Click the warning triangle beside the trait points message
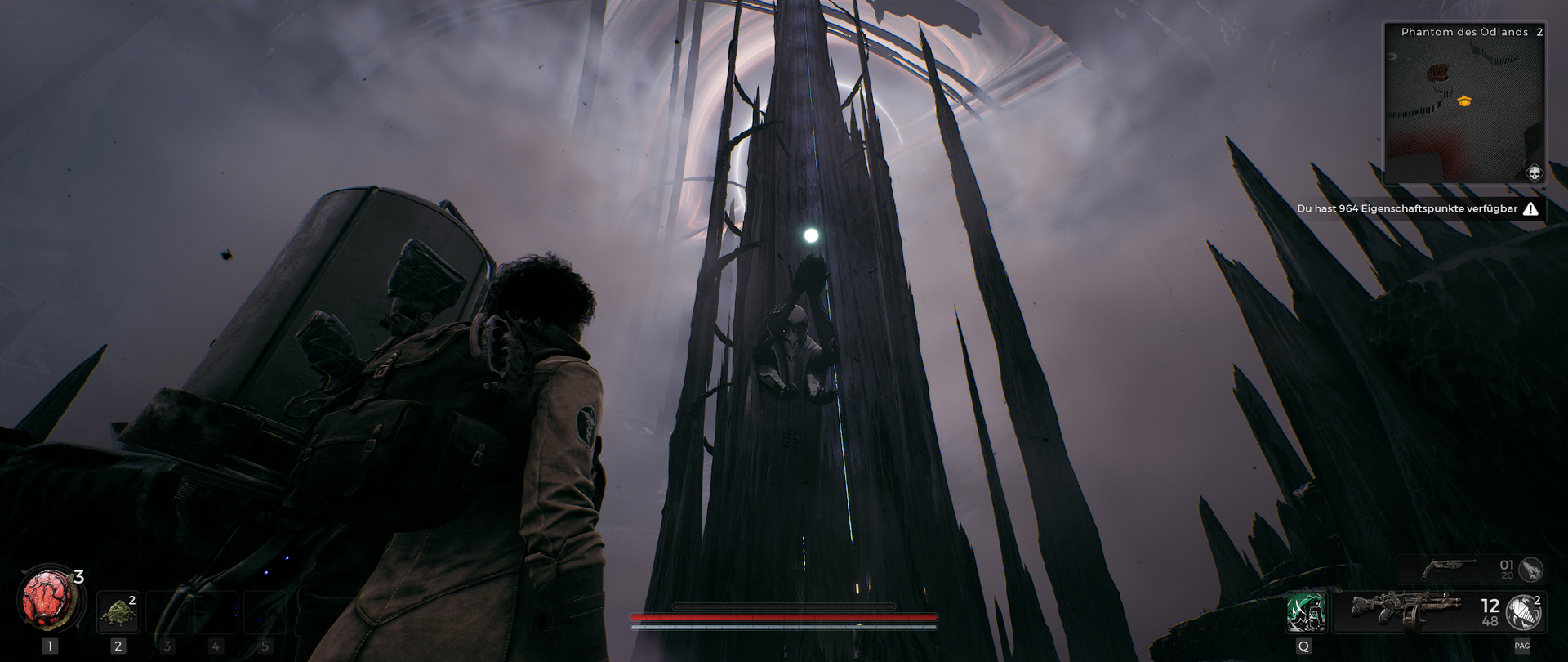This screenshot has height=662, width=1568. pyautogui.click(x=1530, y=208)
